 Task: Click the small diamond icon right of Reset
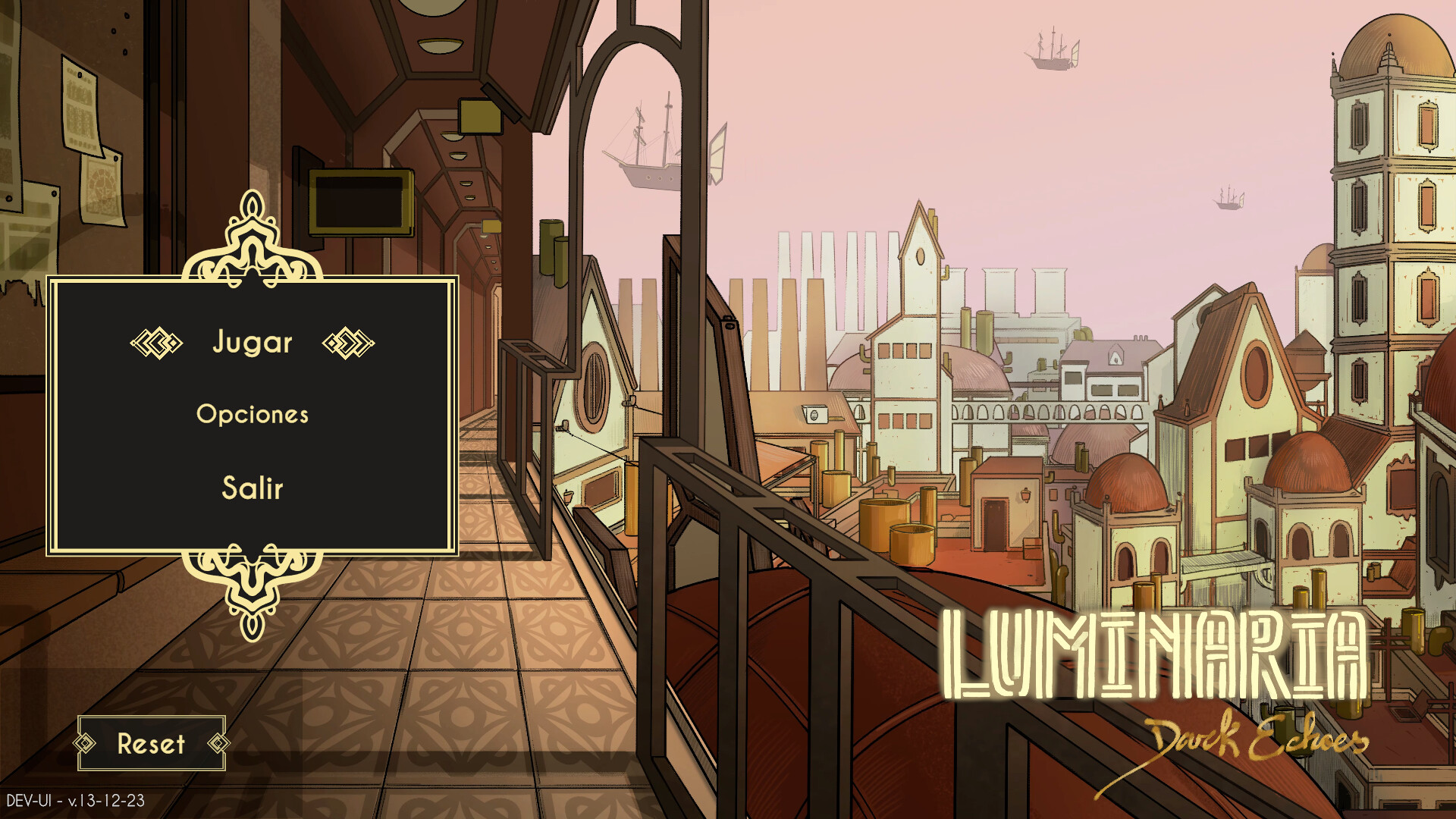click(216, 745)
